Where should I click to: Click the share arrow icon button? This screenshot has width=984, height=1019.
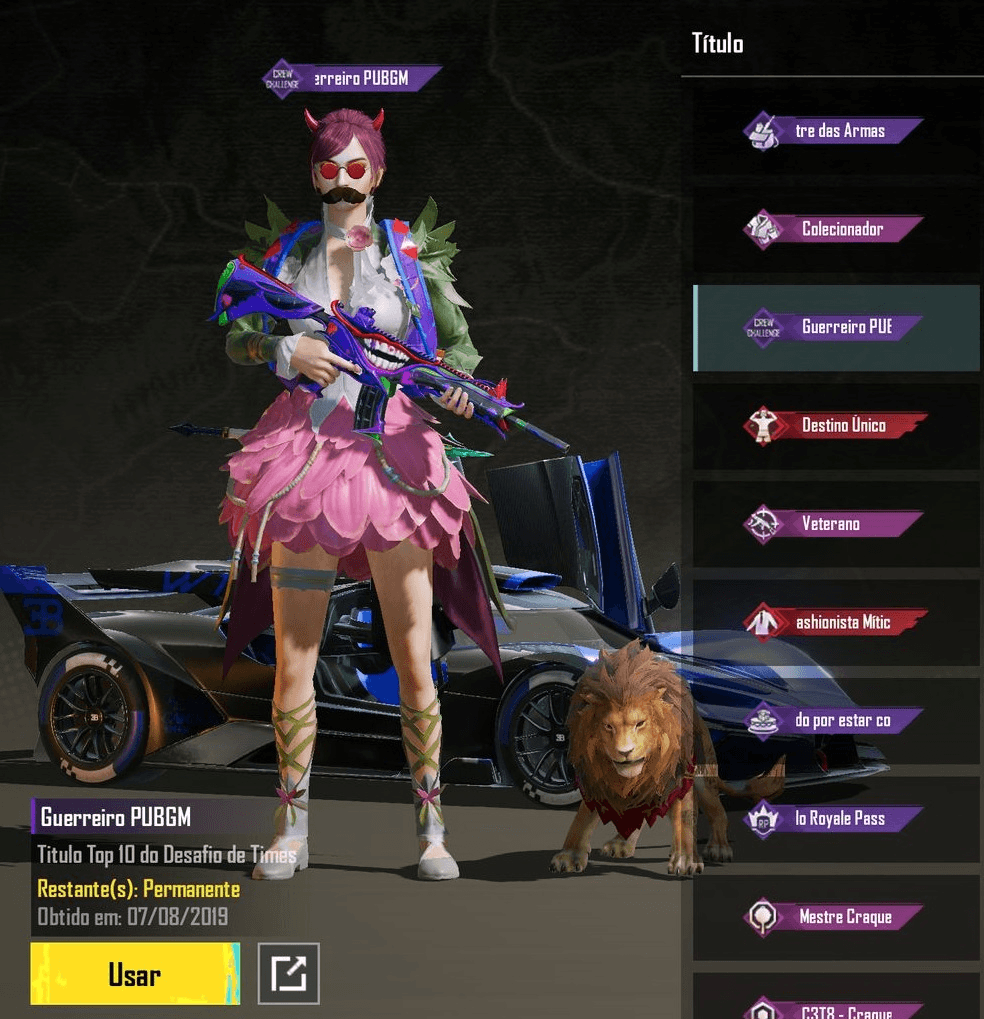[x=289, y=973]
